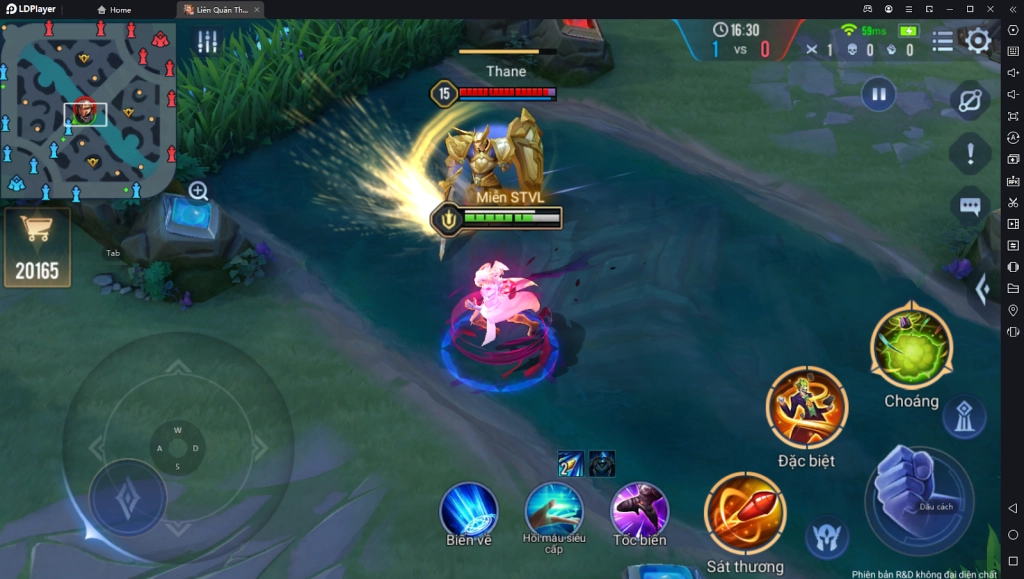Fire the Sát thương skill
This screenshot has height=579, width=1024.
click(745, 513)
